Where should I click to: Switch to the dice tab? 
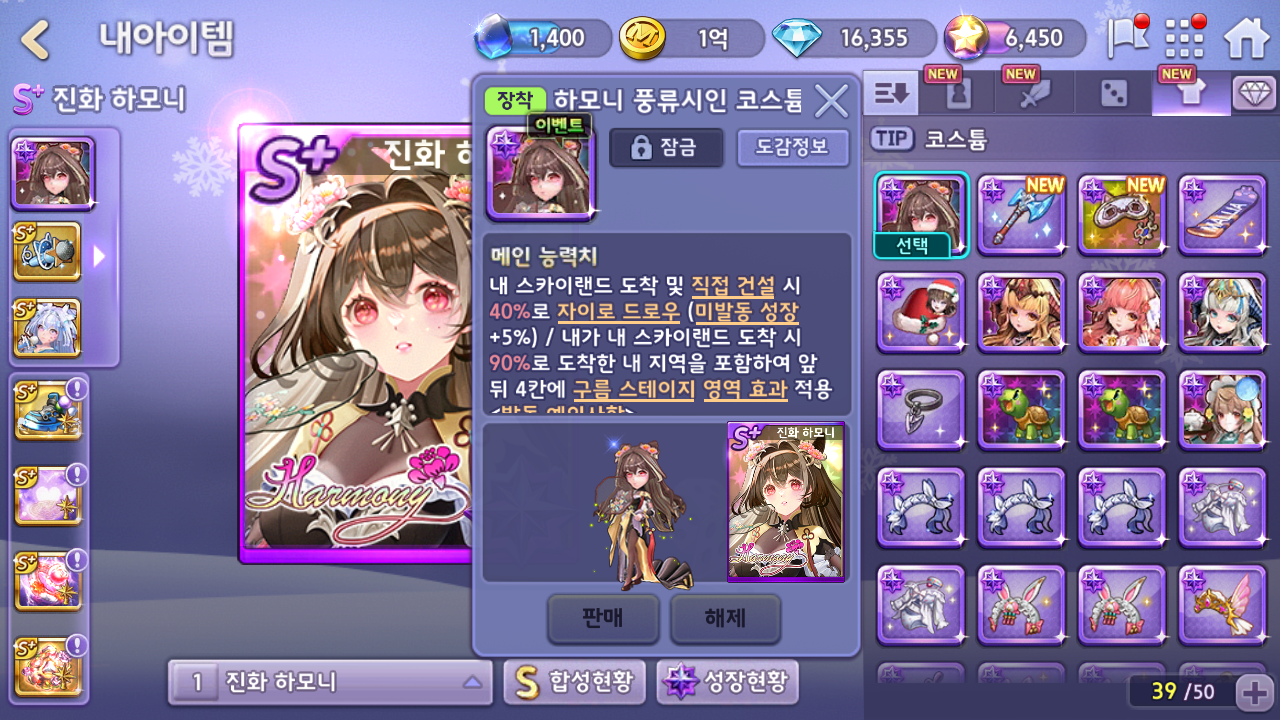pos(1113,94)
